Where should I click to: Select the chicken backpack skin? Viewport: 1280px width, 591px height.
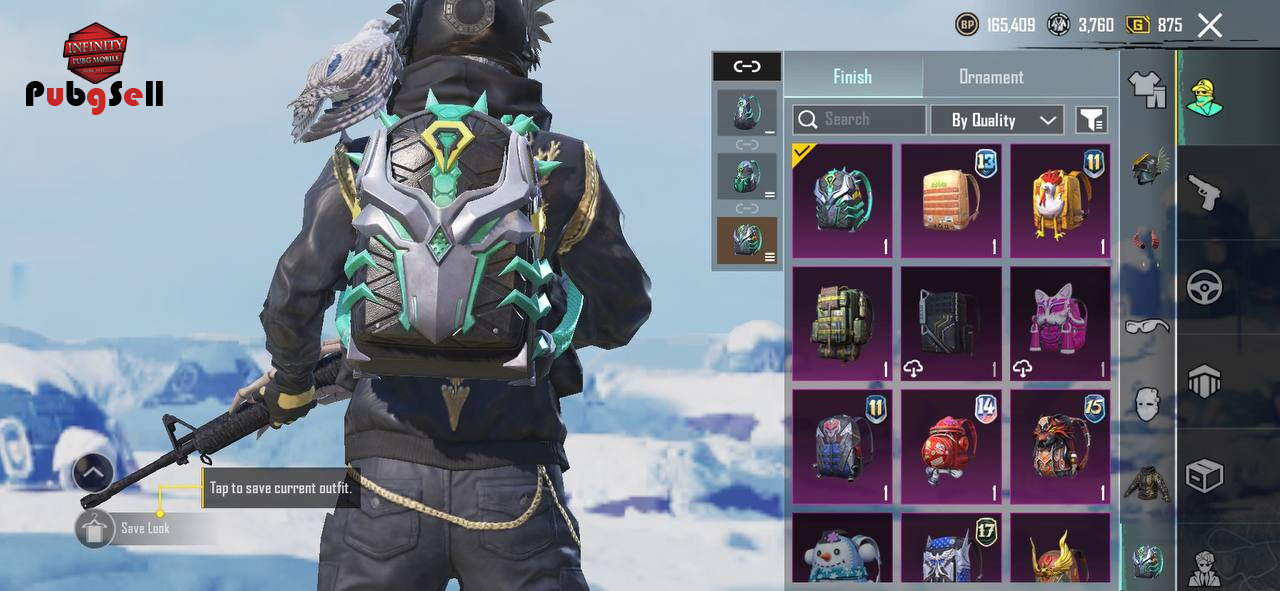pos(1060,201)
